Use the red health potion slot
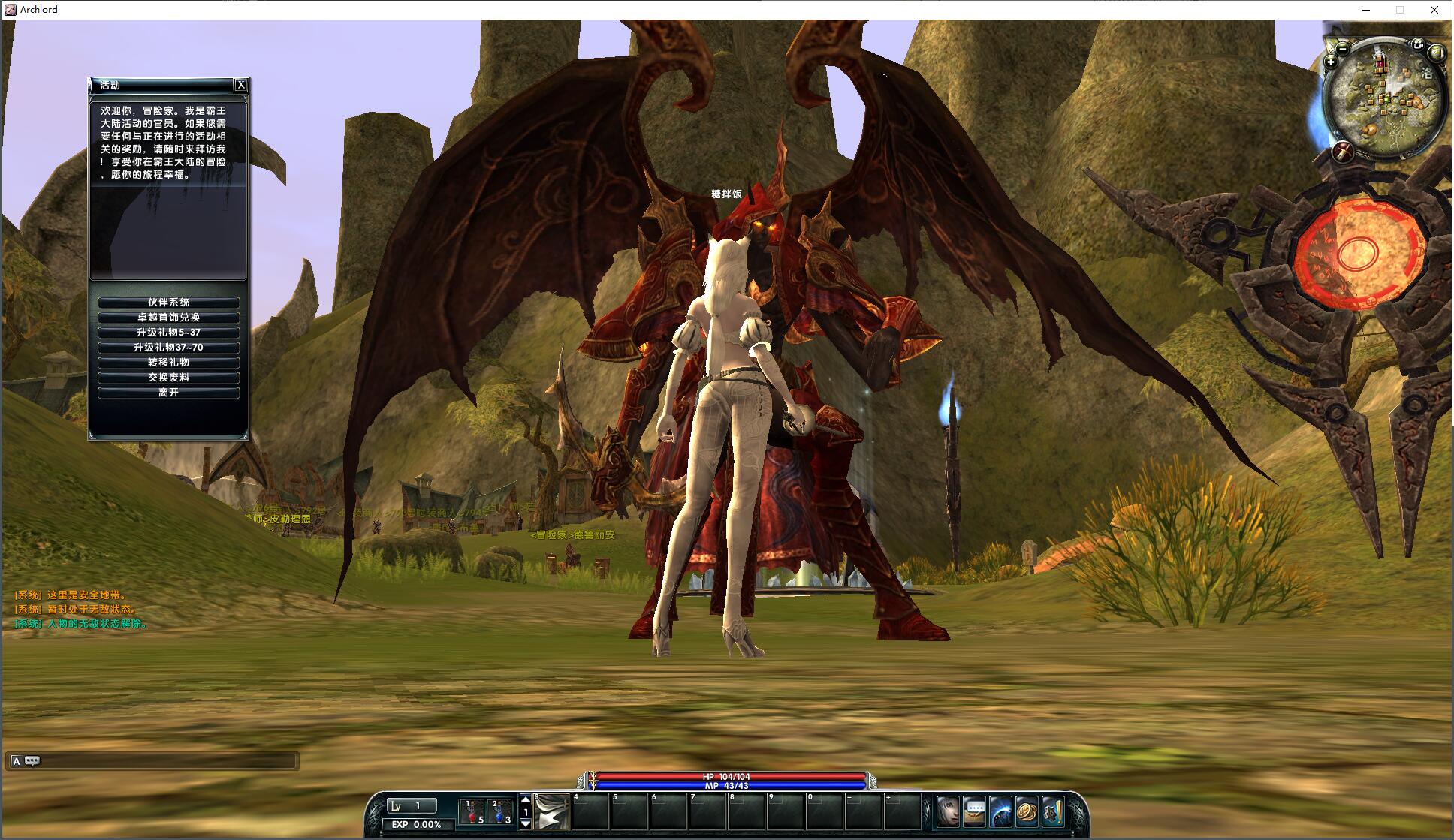Screen dimensions: 1454x840 pyautogui.click(x=473, y=811)
